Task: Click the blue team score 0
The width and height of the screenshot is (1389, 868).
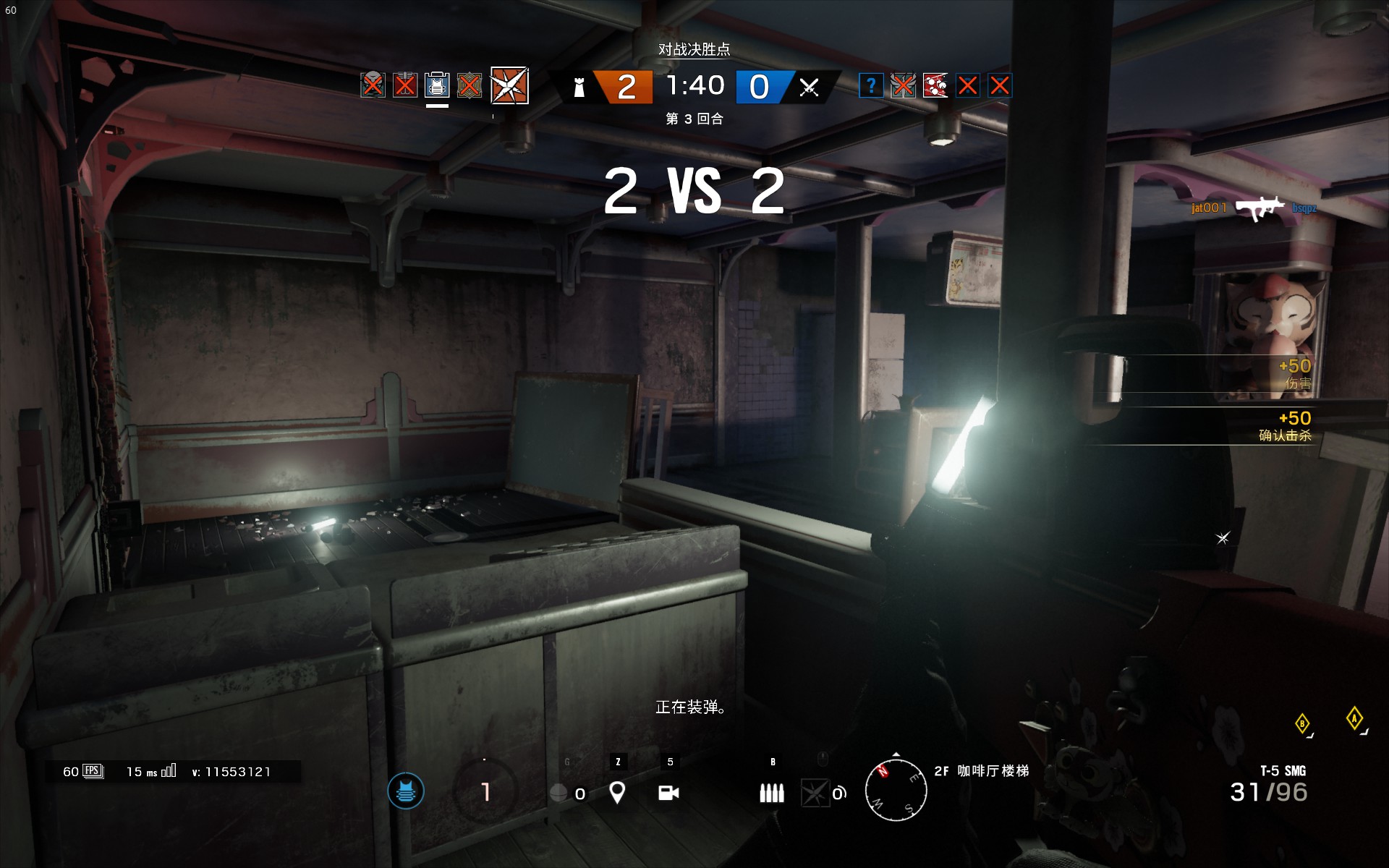Action: tap(759, 85)
